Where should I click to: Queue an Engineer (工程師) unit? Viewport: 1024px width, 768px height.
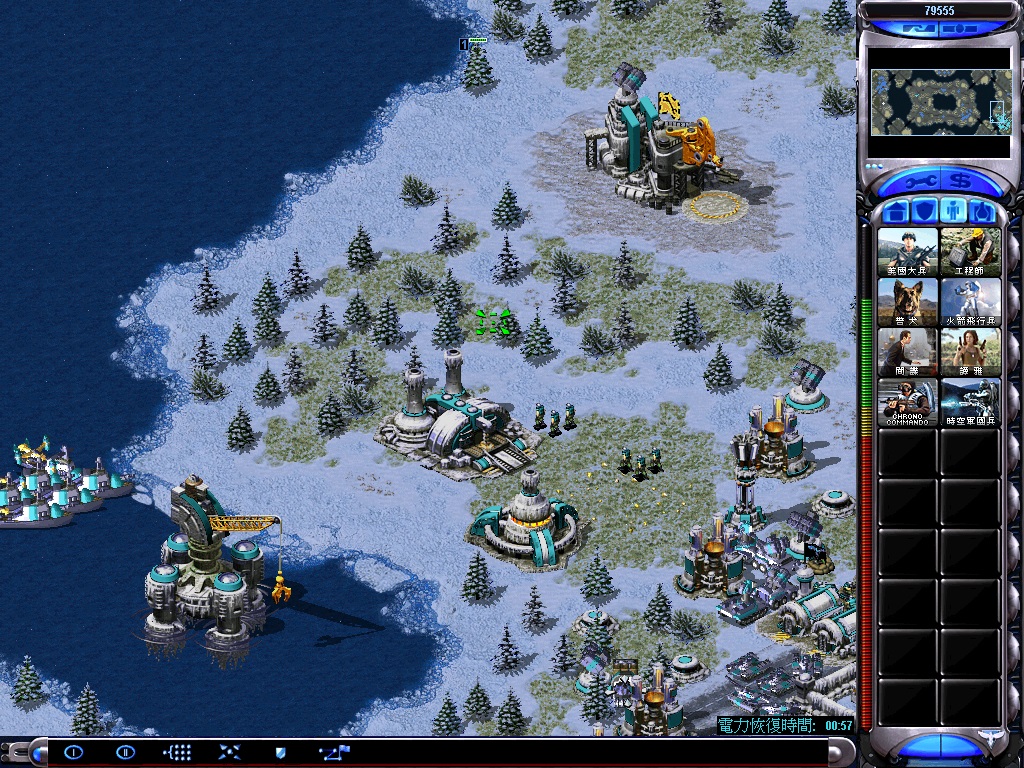[x=970, y=251]
